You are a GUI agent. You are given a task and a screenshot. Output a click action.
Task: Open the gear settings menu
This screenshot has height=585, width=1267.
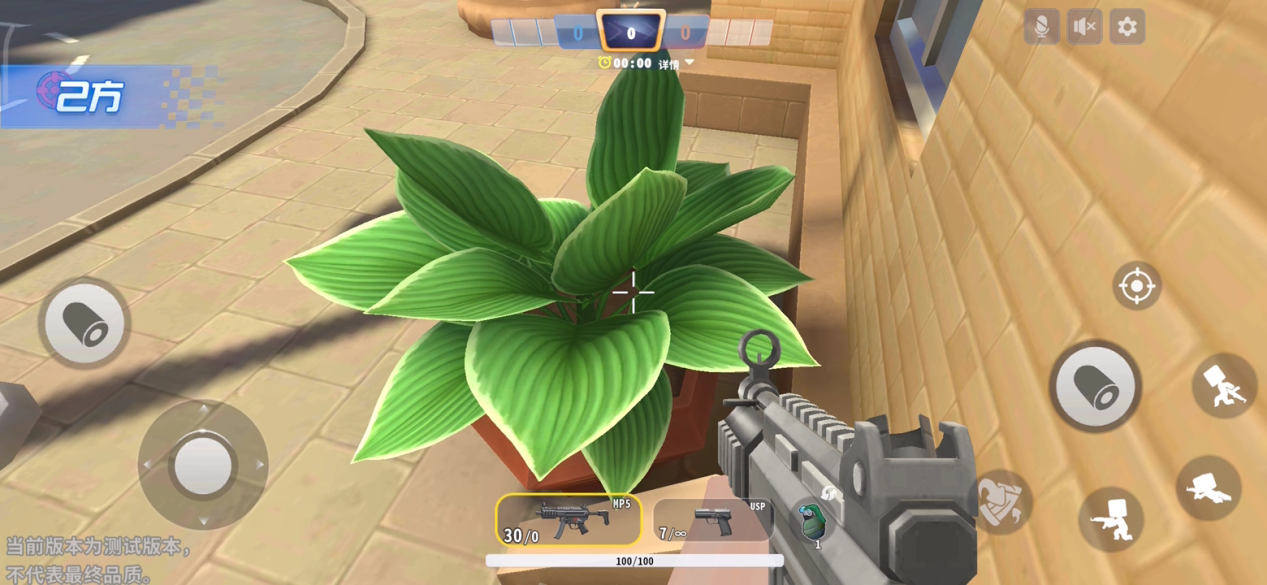tap(1127, 27)
